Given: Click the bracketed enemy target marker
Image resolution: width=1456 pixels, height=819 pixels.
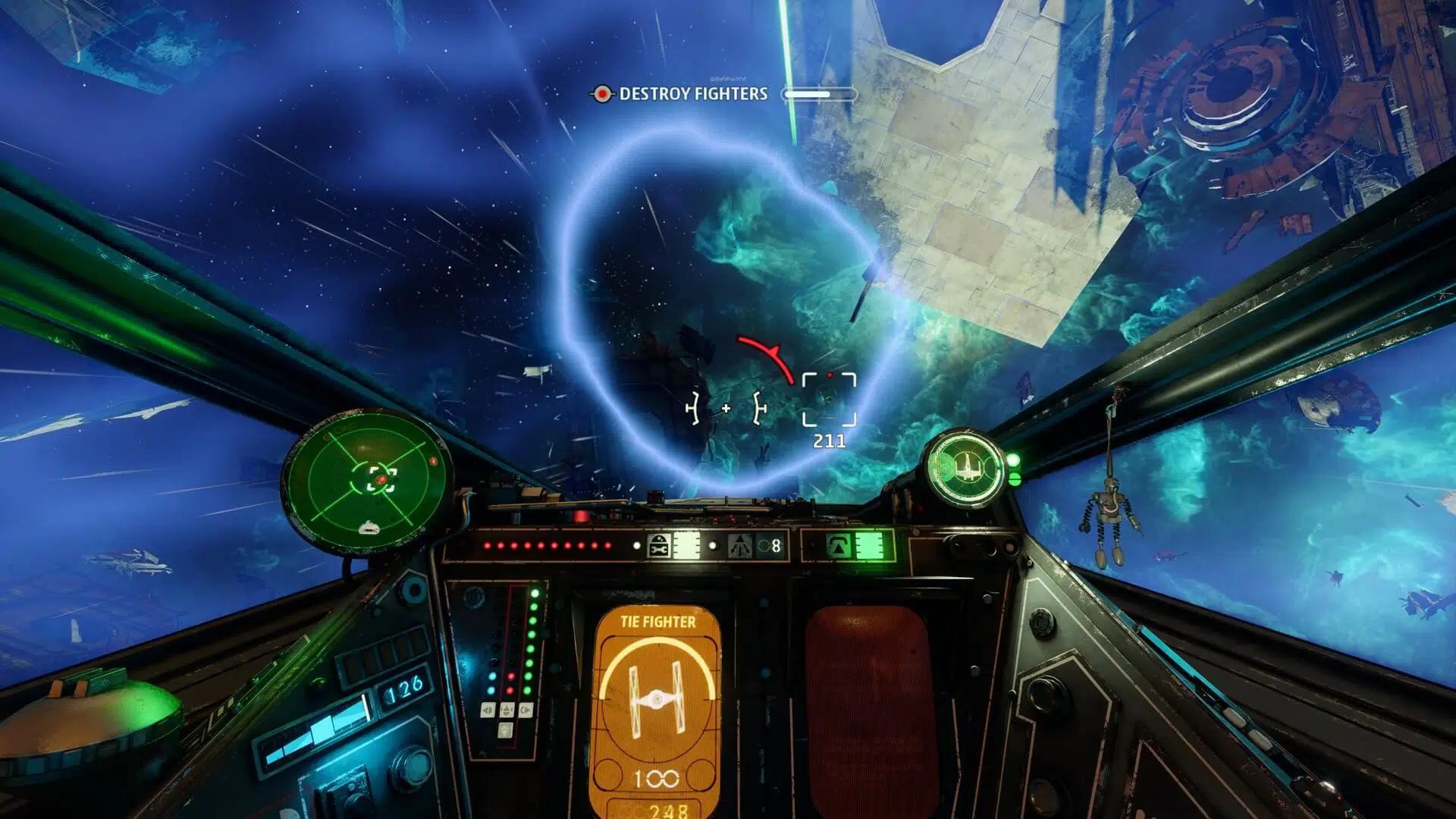Looking at the screenshot, I should 829,399.
